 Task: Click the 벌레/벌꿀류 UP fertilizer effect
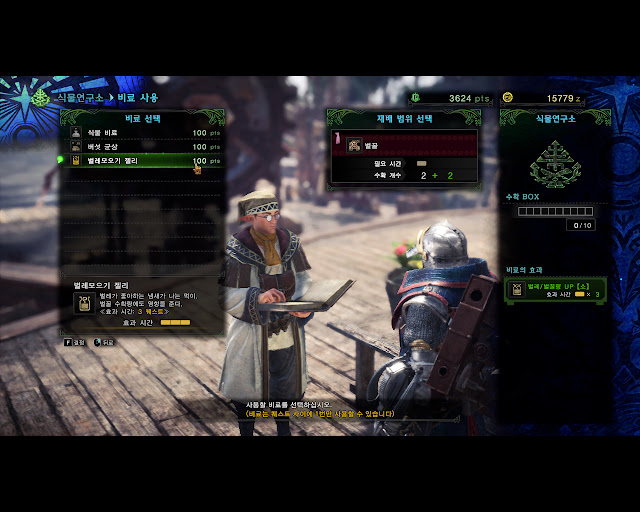(556, 291)
